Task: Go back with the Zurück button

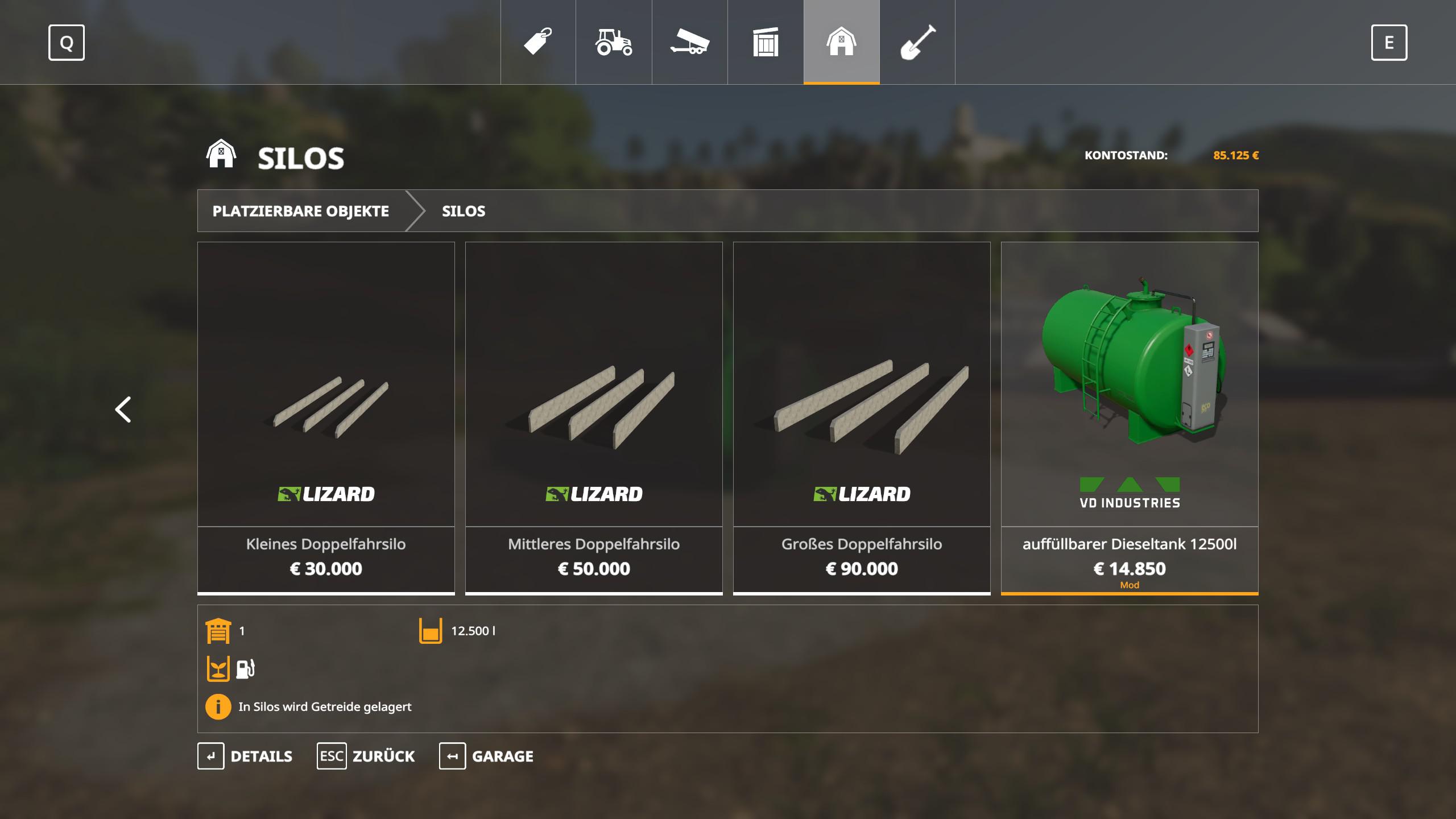Action: [366, 756]
